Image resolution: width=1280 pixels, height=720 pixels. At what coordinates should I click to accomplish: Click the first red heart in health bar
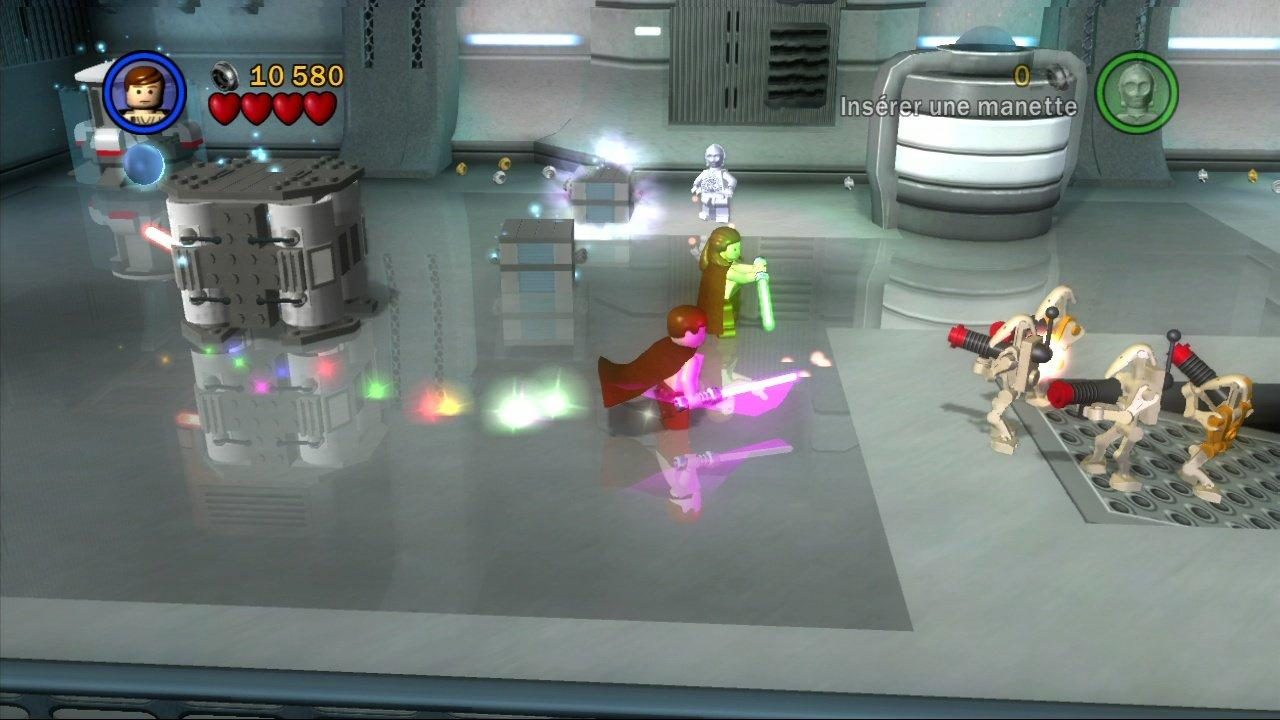(225, 110)
